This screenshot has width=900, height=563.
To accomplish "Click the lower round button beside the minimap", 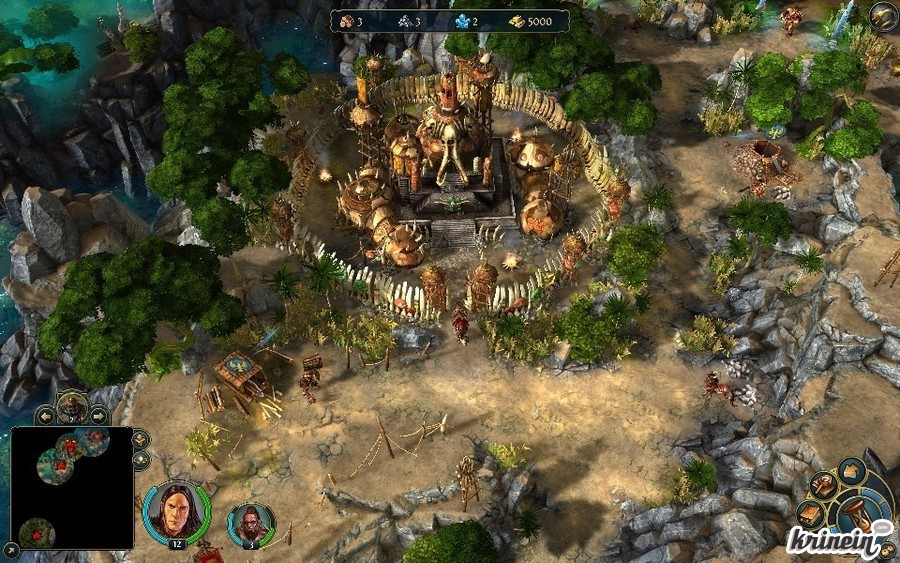I will pyautogui.click(x=140, y=460).
